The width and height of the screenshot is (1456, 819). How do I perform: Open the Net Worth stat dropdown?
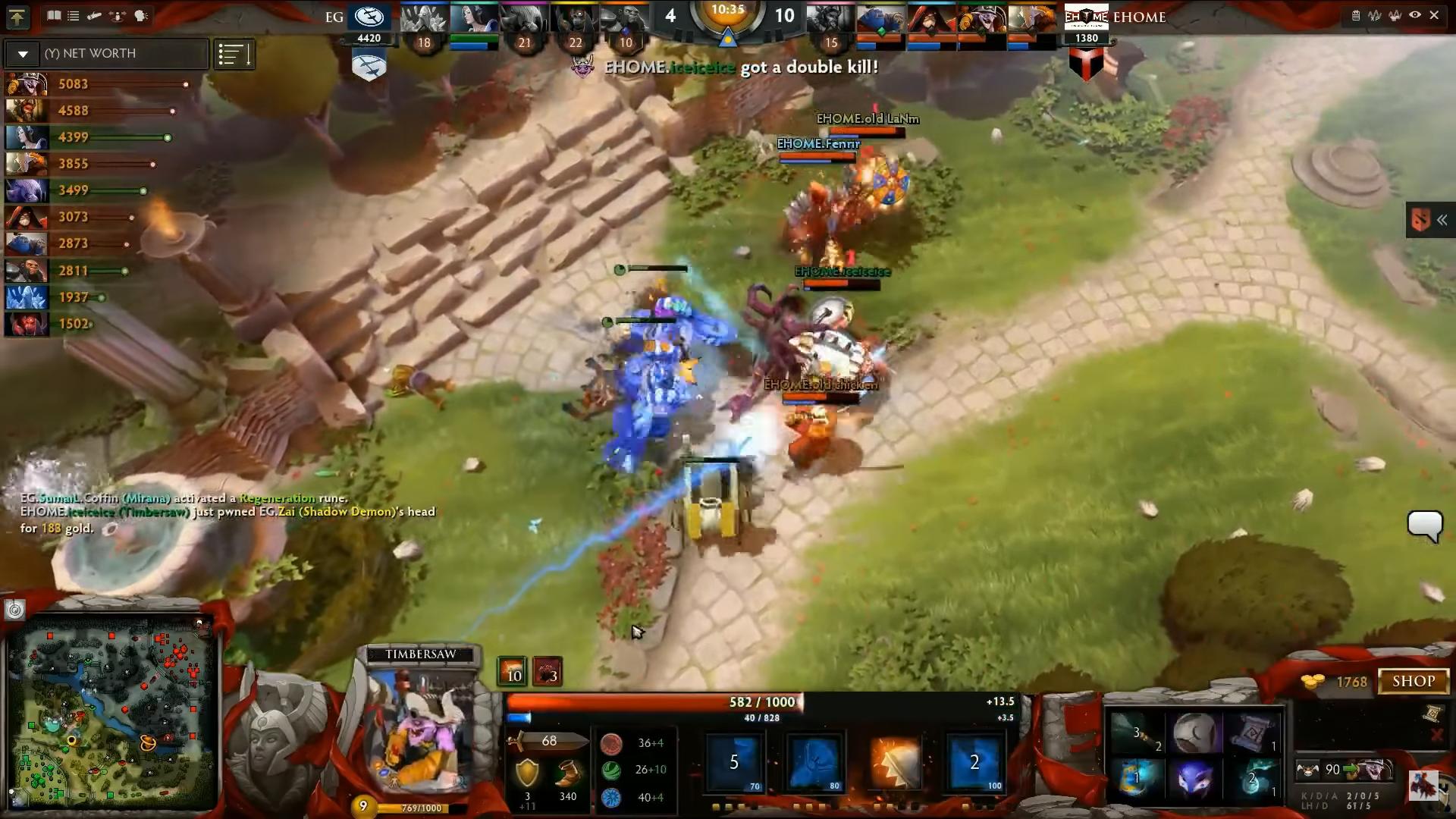point(23,54)
